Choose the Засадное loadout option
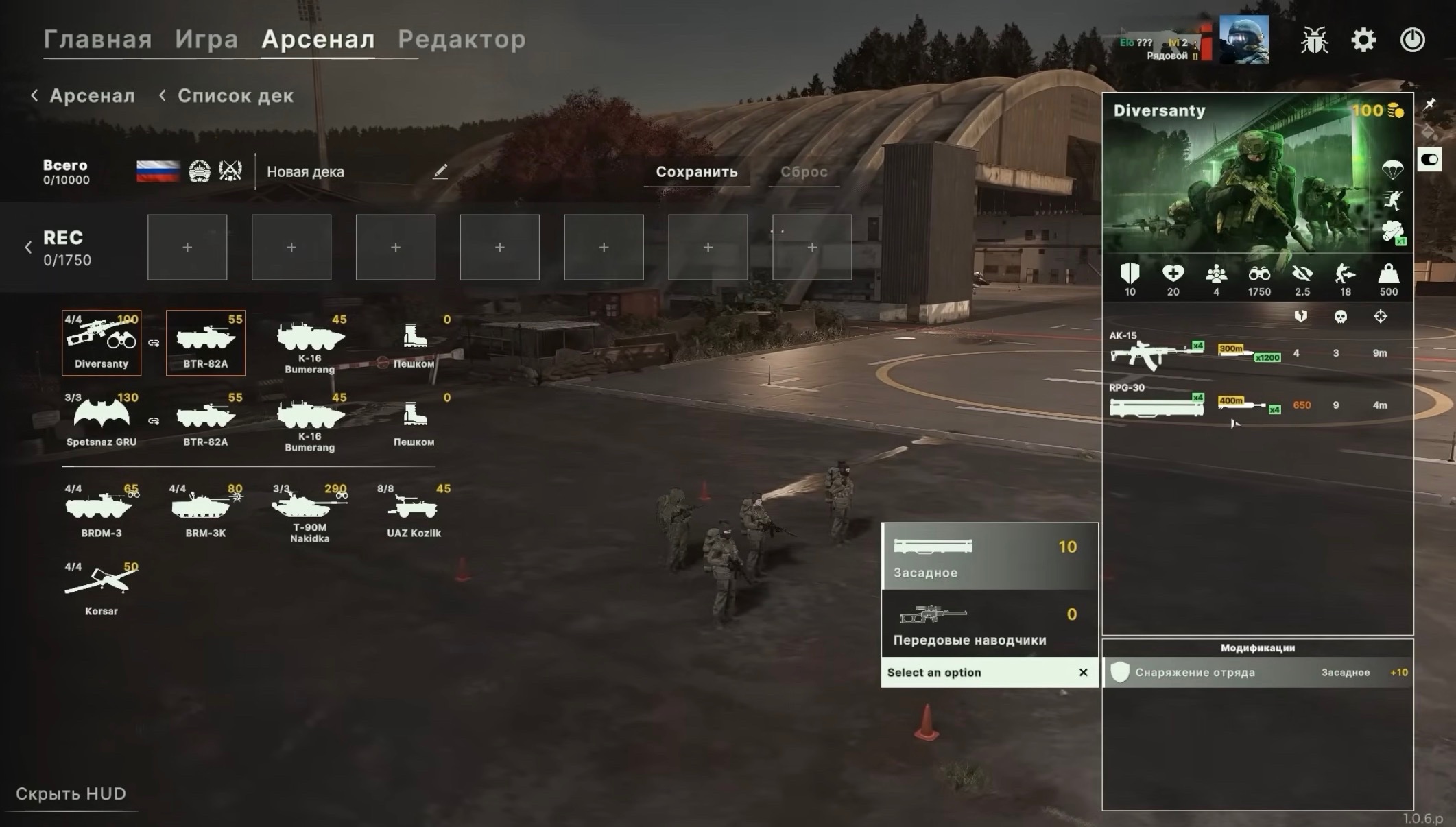1456x827 pixels. tap(989, 557)
